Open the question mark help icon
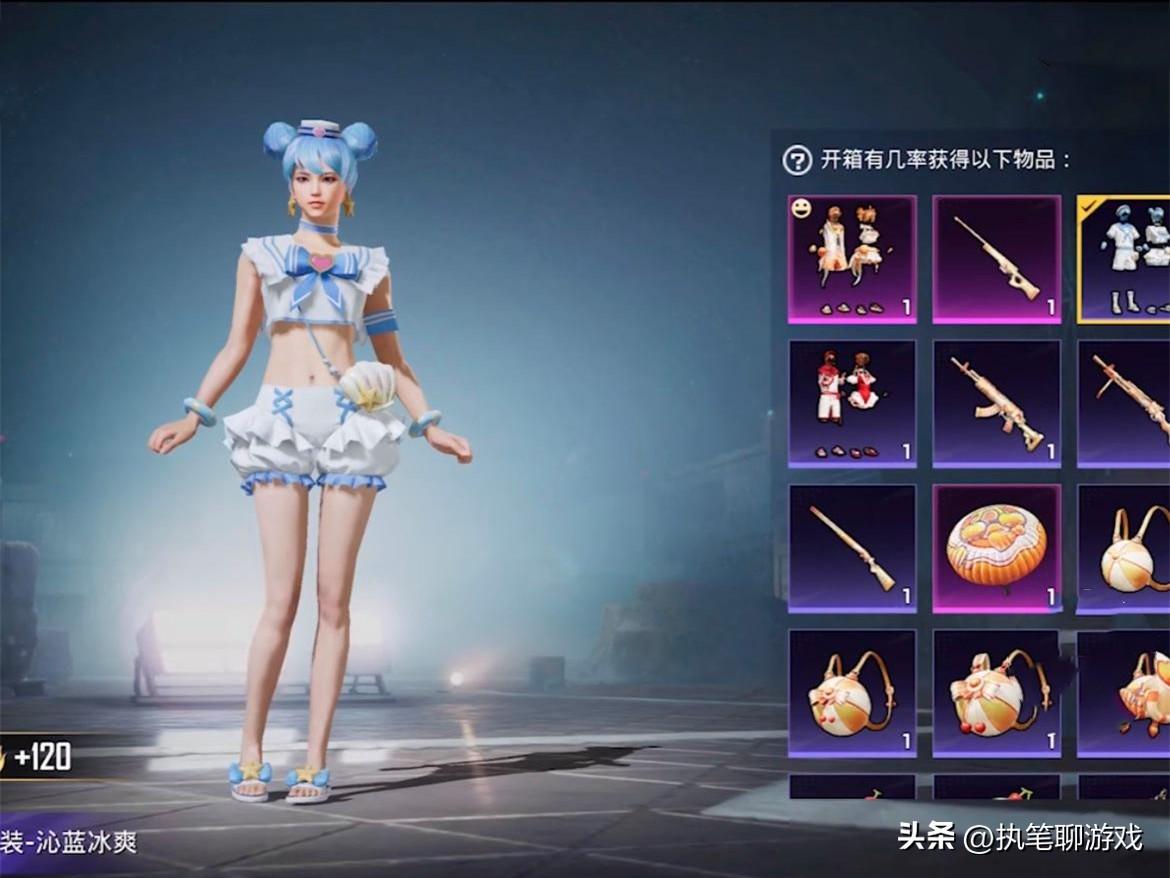Screen dimensions: 1170x878 pos(797,160)
